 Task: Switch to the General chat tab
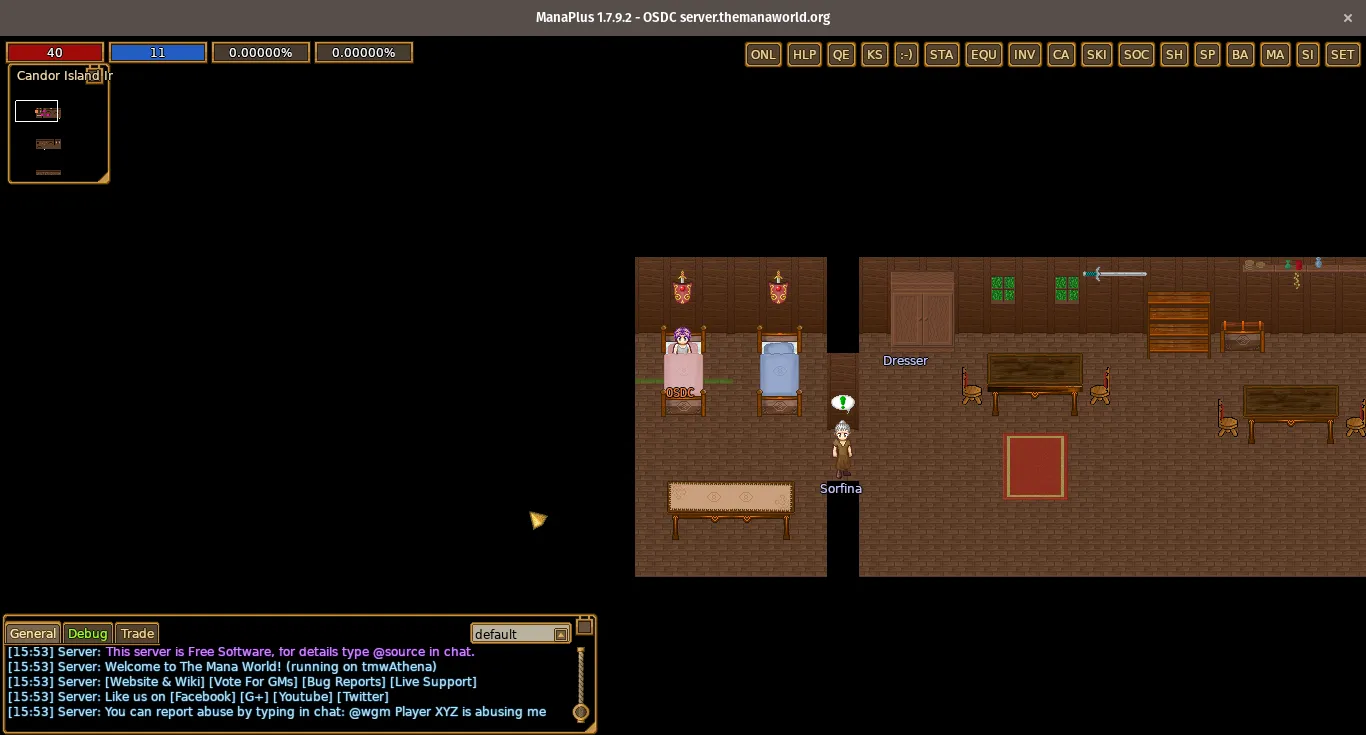tap(33, 634)
